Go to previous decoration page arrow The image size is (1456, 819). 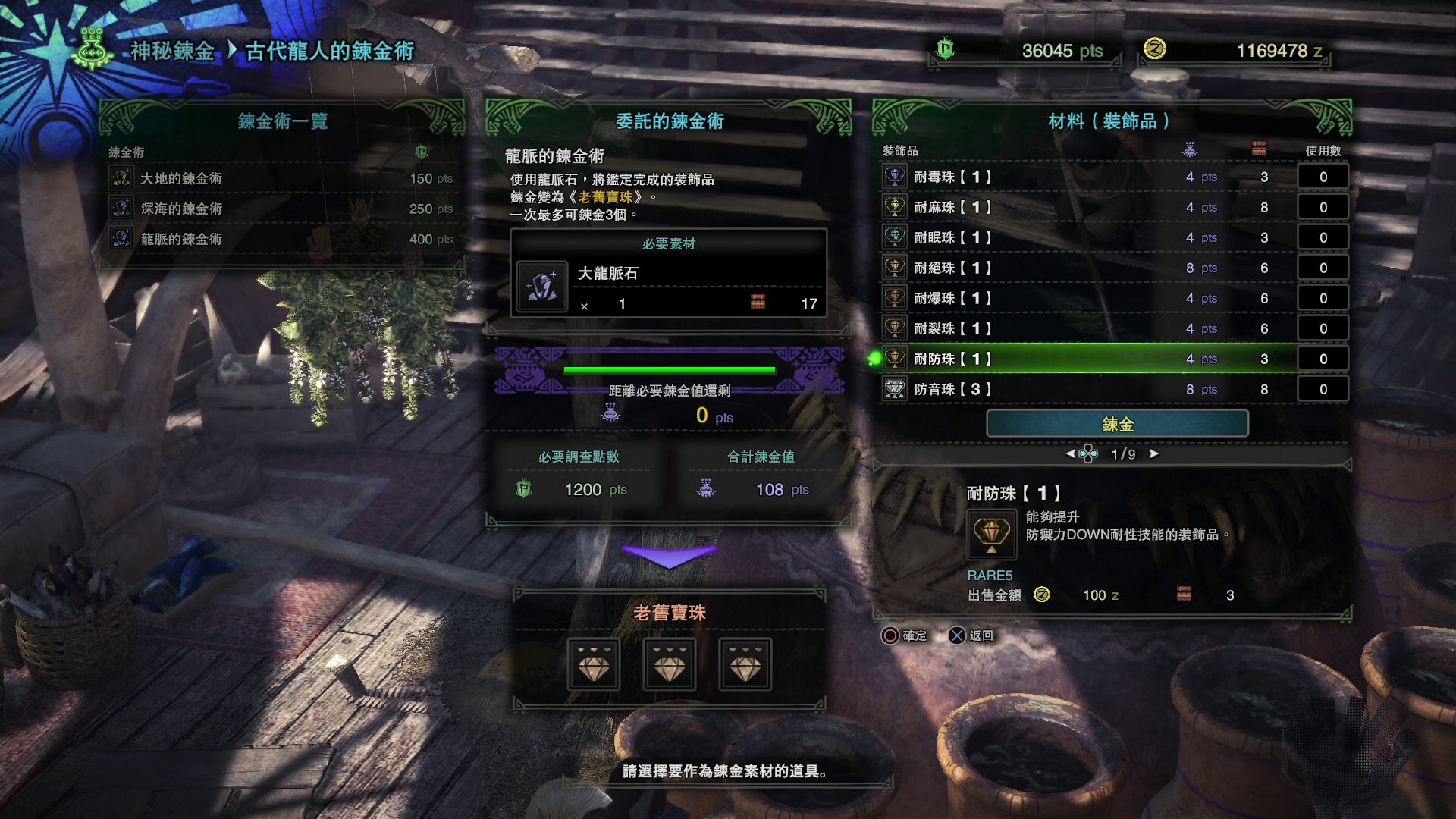(x=1070, y=453)
